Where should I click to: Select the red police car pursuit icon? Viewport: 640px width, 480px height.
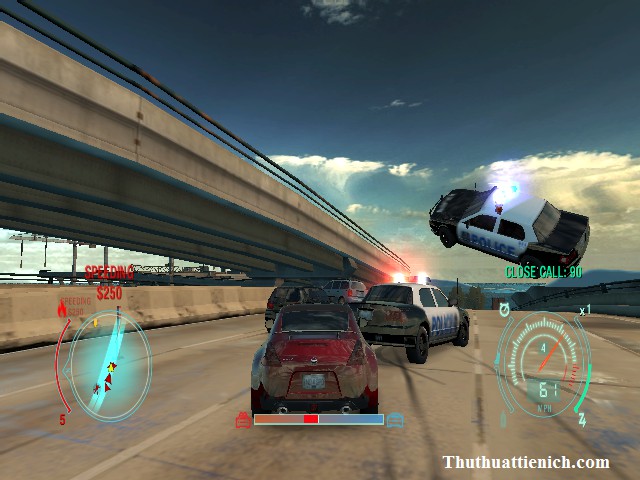[x=242, y=420]
